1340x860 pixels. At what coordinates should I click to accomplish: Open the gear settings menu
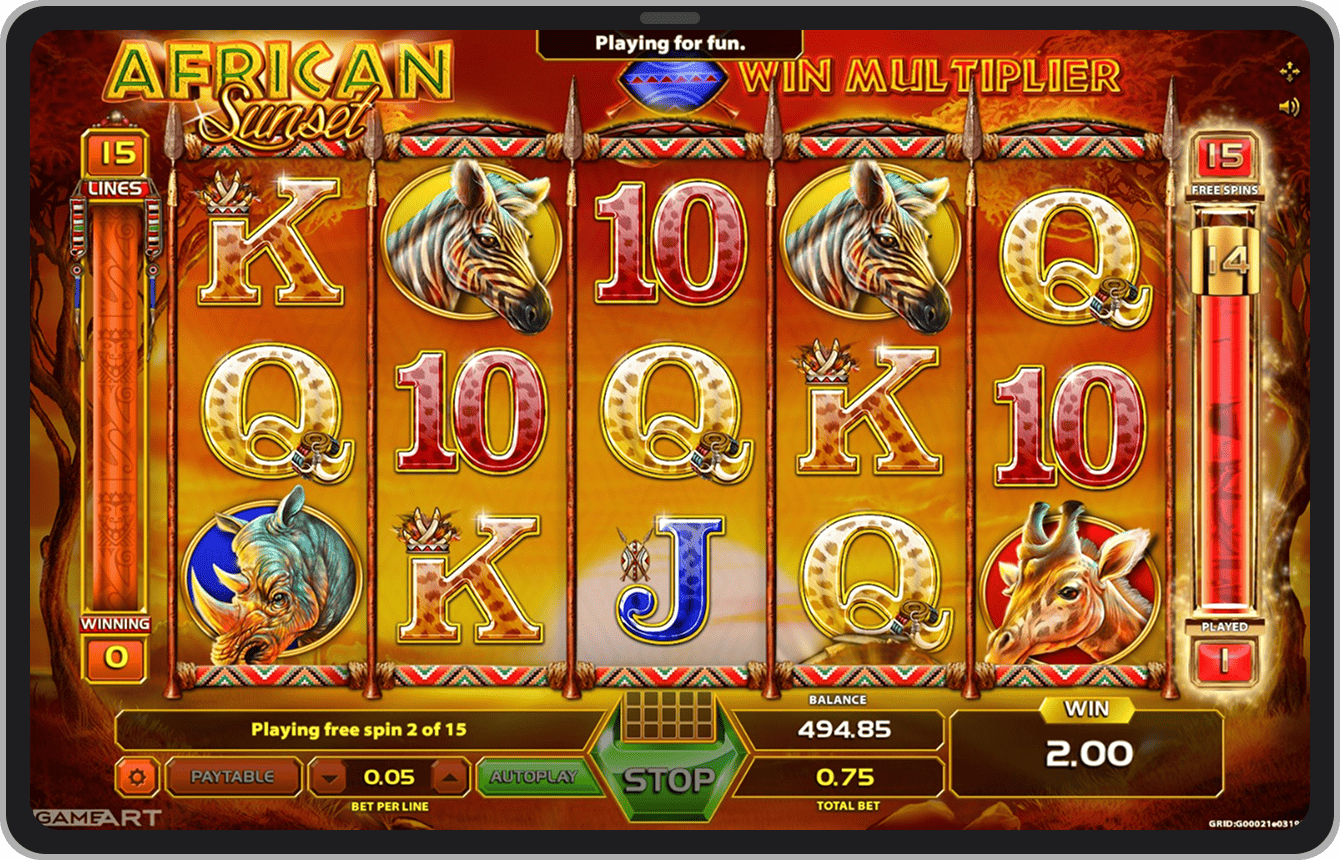pos(136,777)
